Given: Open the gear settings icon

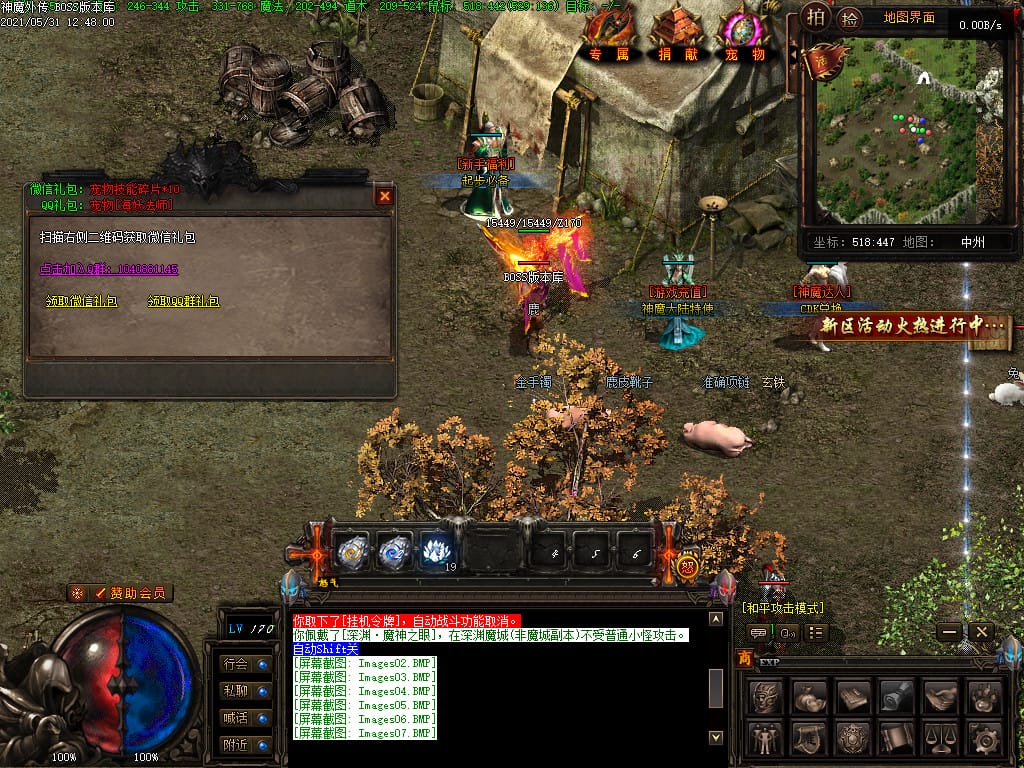Looking at the screenshot, I should [985, 739].
